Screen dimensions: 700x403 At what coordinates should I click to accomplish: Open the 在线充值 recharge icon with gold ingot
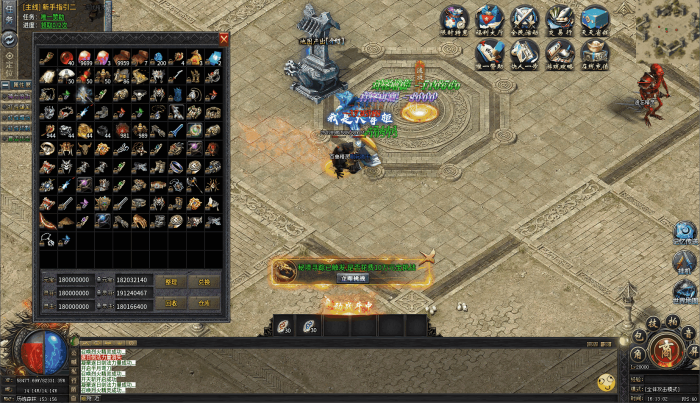tap(596, 53)
